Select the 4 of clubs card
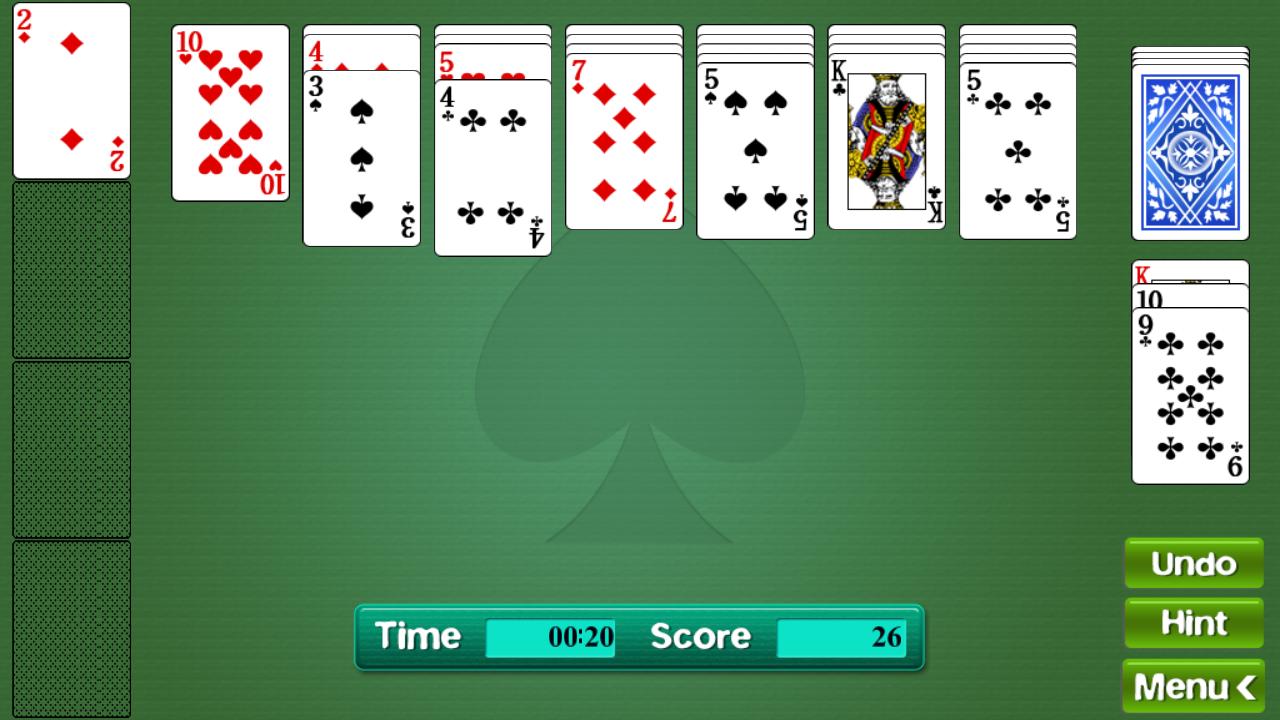 tap(492, 165)
